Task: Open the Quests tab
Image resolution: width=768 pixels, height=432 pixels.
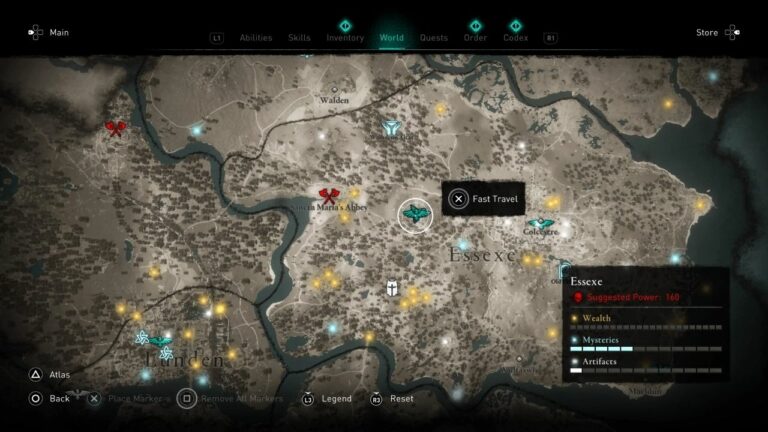Action: tap(433, 38)
